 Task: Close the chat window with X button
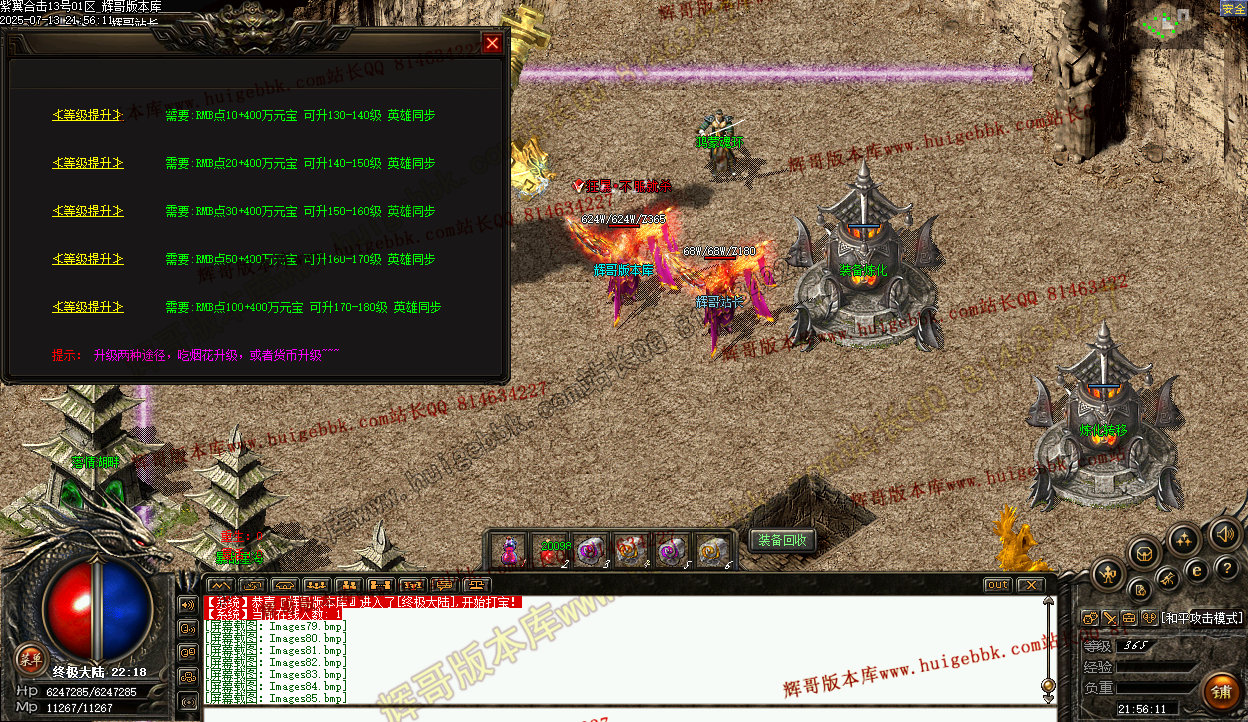point(1030,585)
